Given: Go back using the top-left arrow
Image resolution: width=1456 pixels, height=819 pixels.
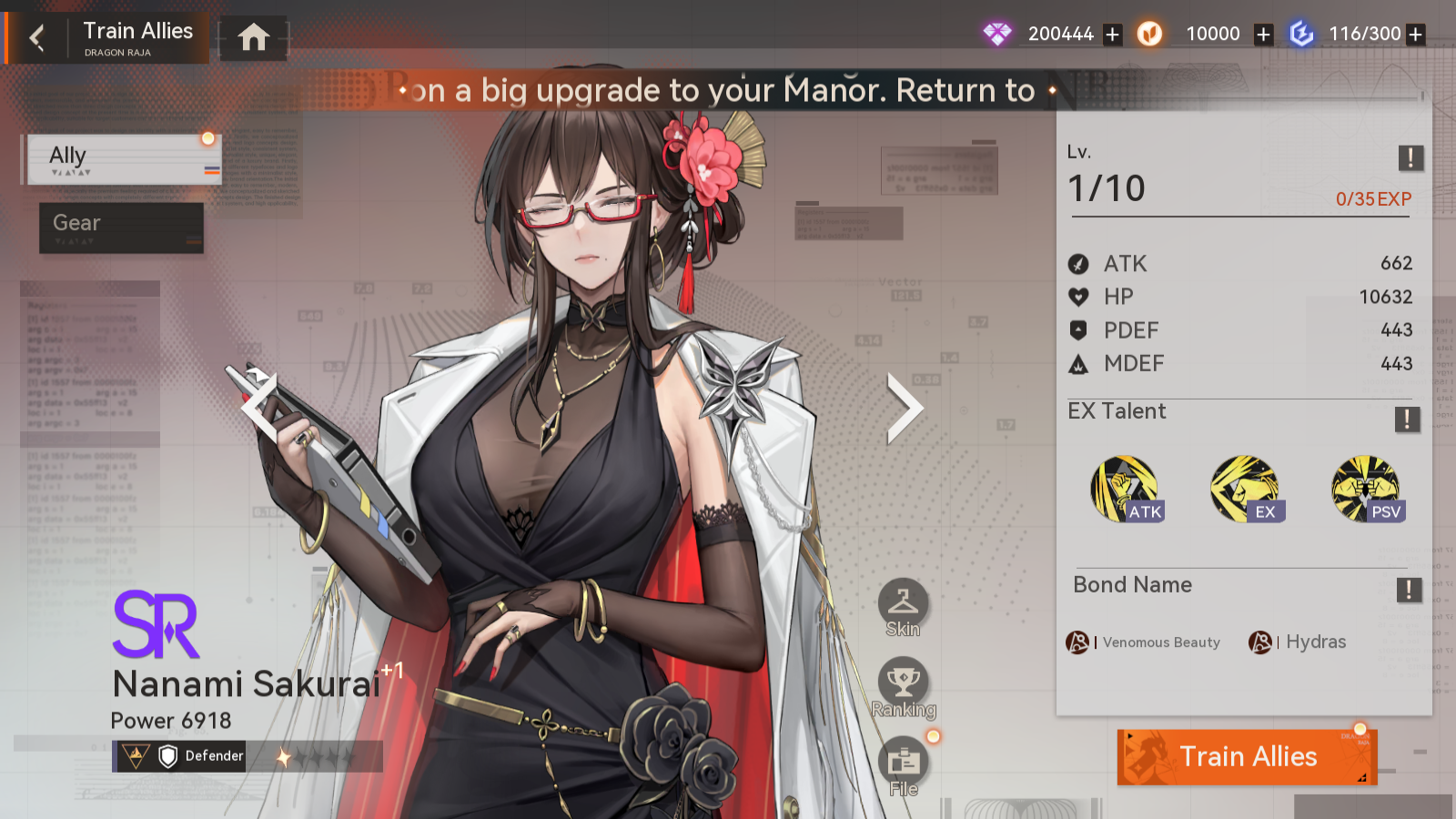Looking at the screenshot, I should click(37, 38).
